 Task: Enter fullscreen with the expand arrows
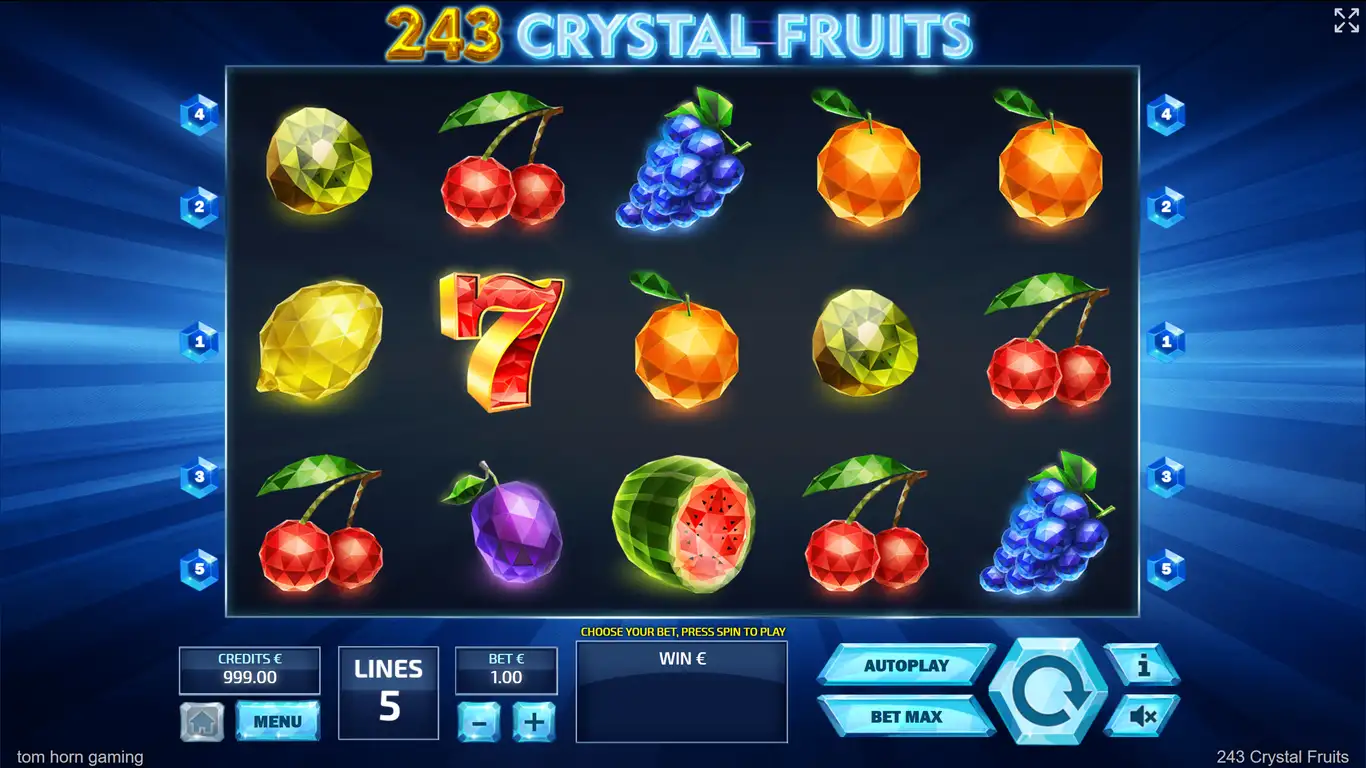(1346, 21)
